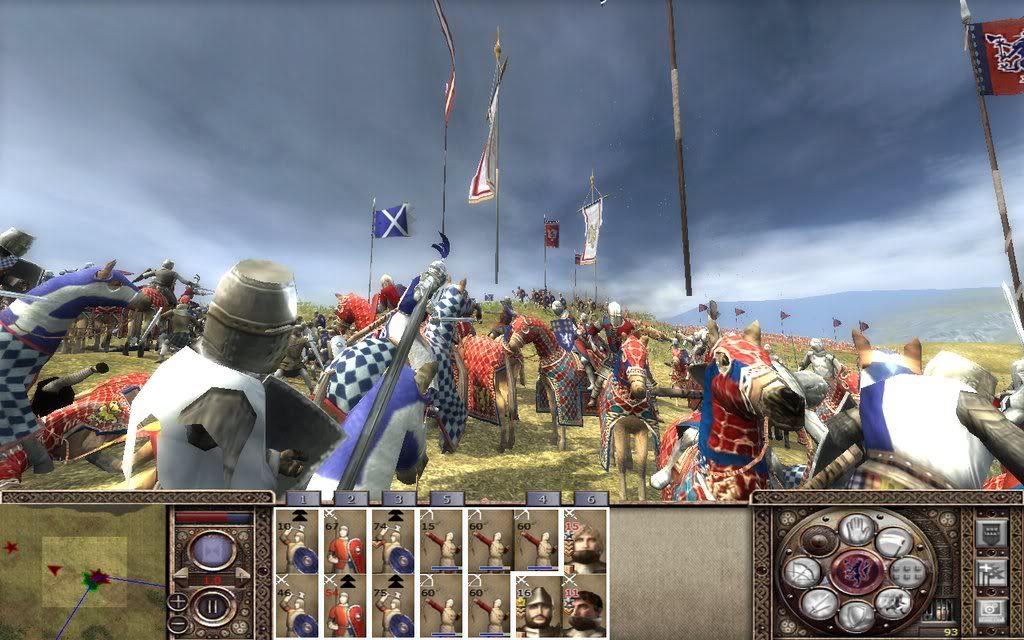Select group 3 tab
This screenshot has width=1024, height=640.
[398, 498]
